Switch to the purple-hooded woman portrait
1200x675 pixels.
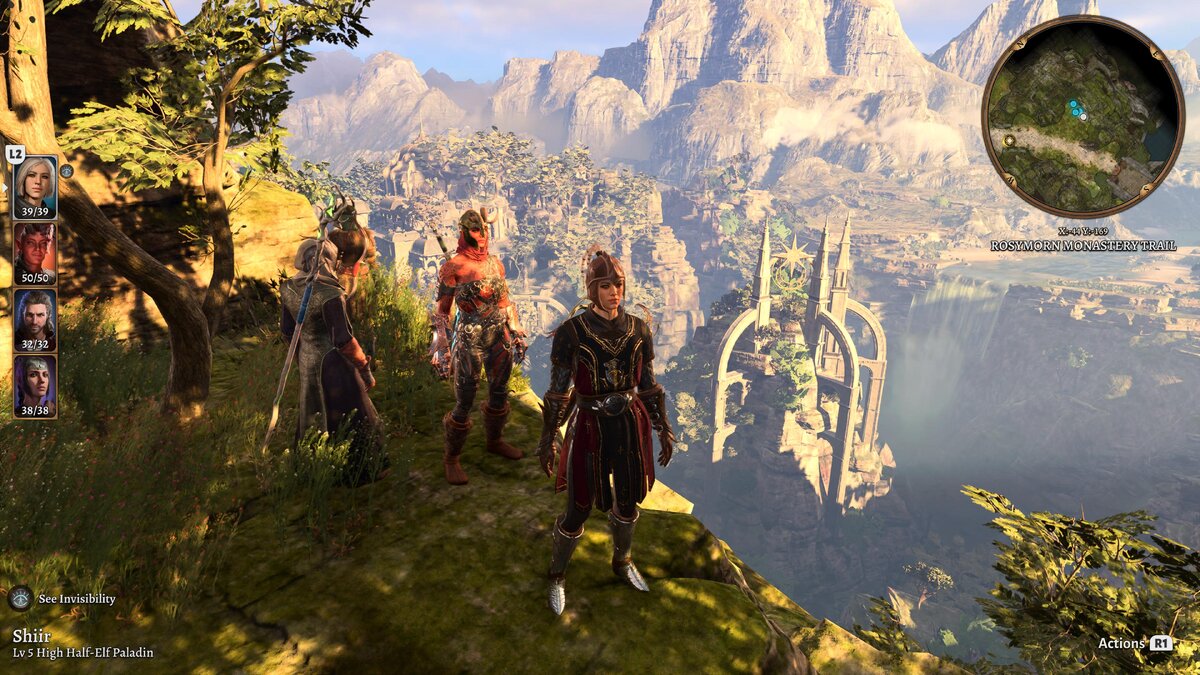pos(35,385)
